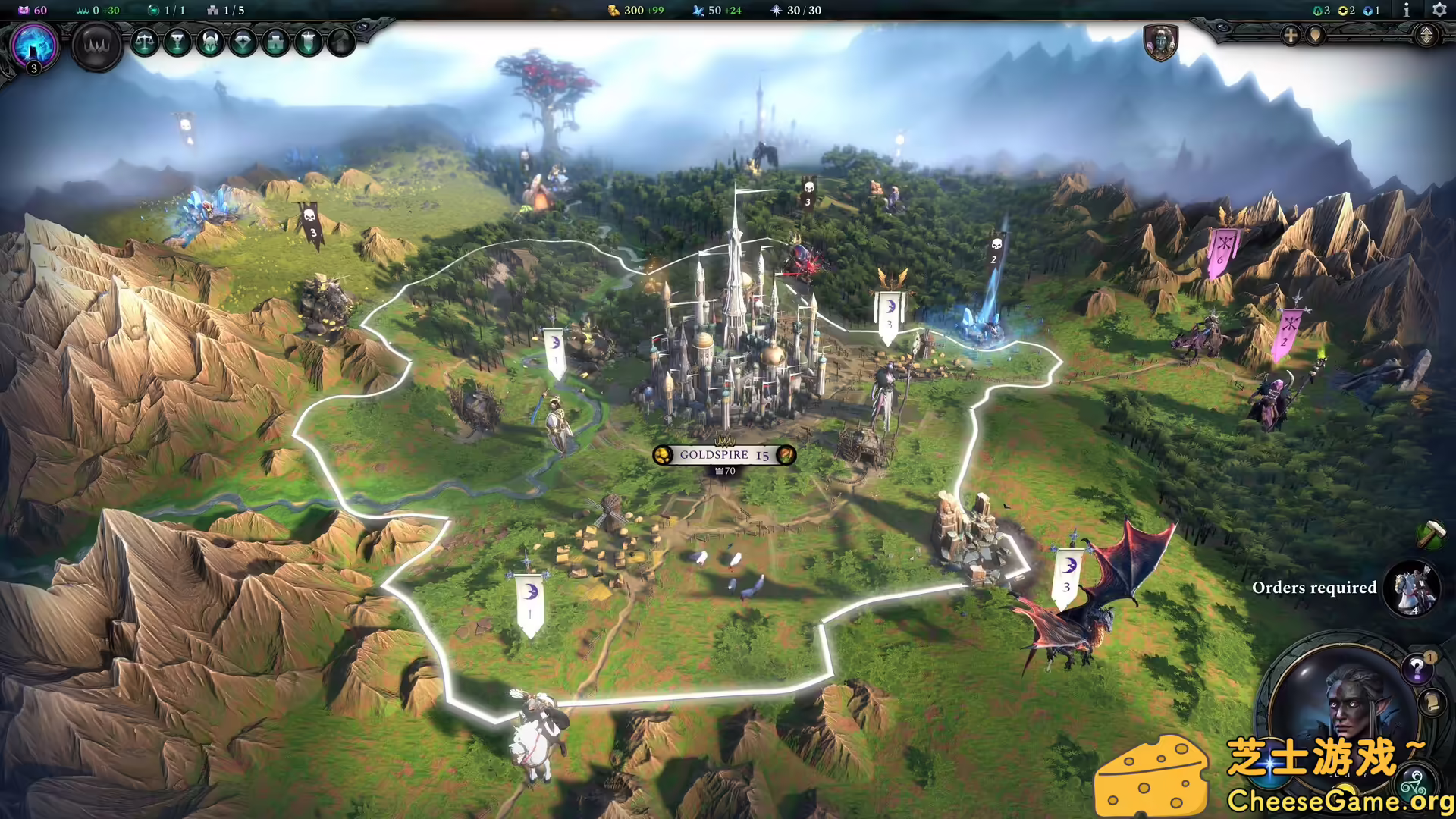Click the info icon beside the settings gear
The image size is (1456, 819).
coord(1407,11)
